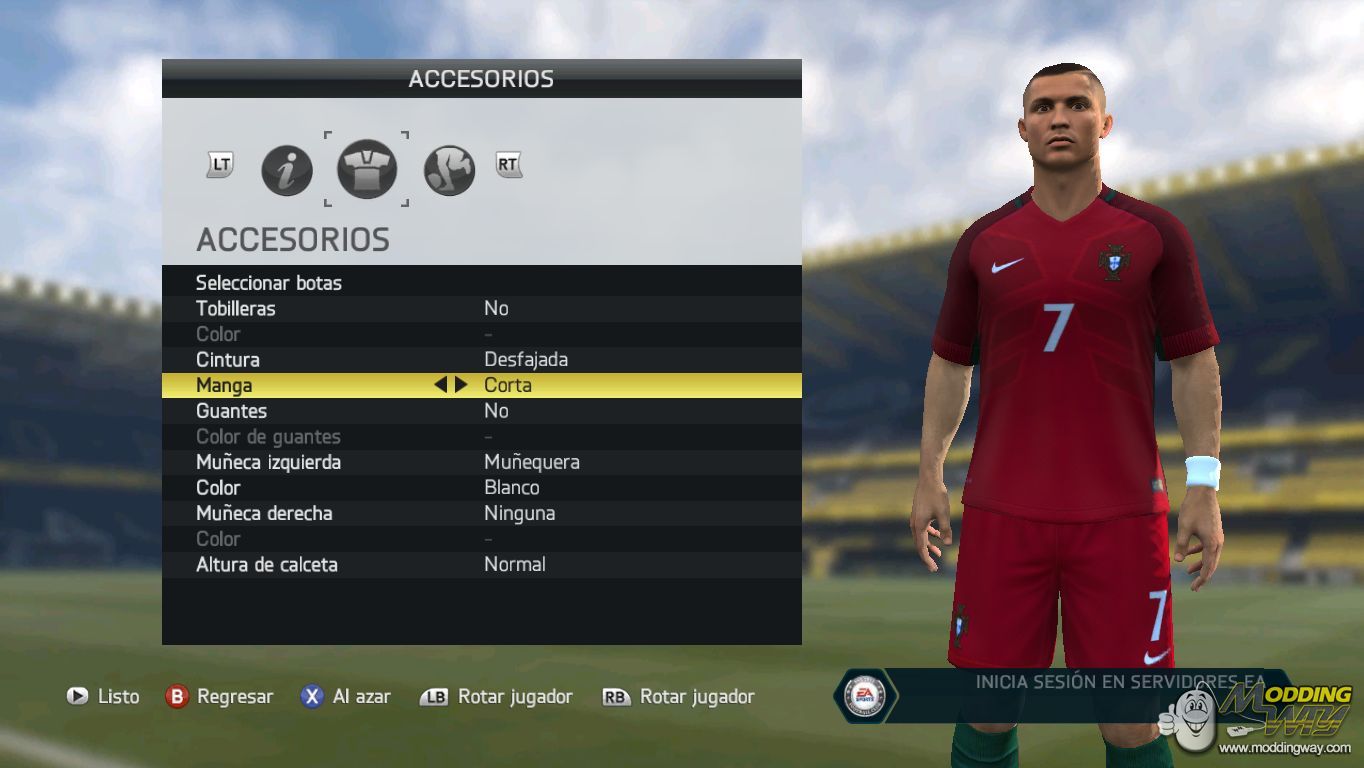Go back with the Regresar label
1364x768 pixels.
[x=235, y=697]
